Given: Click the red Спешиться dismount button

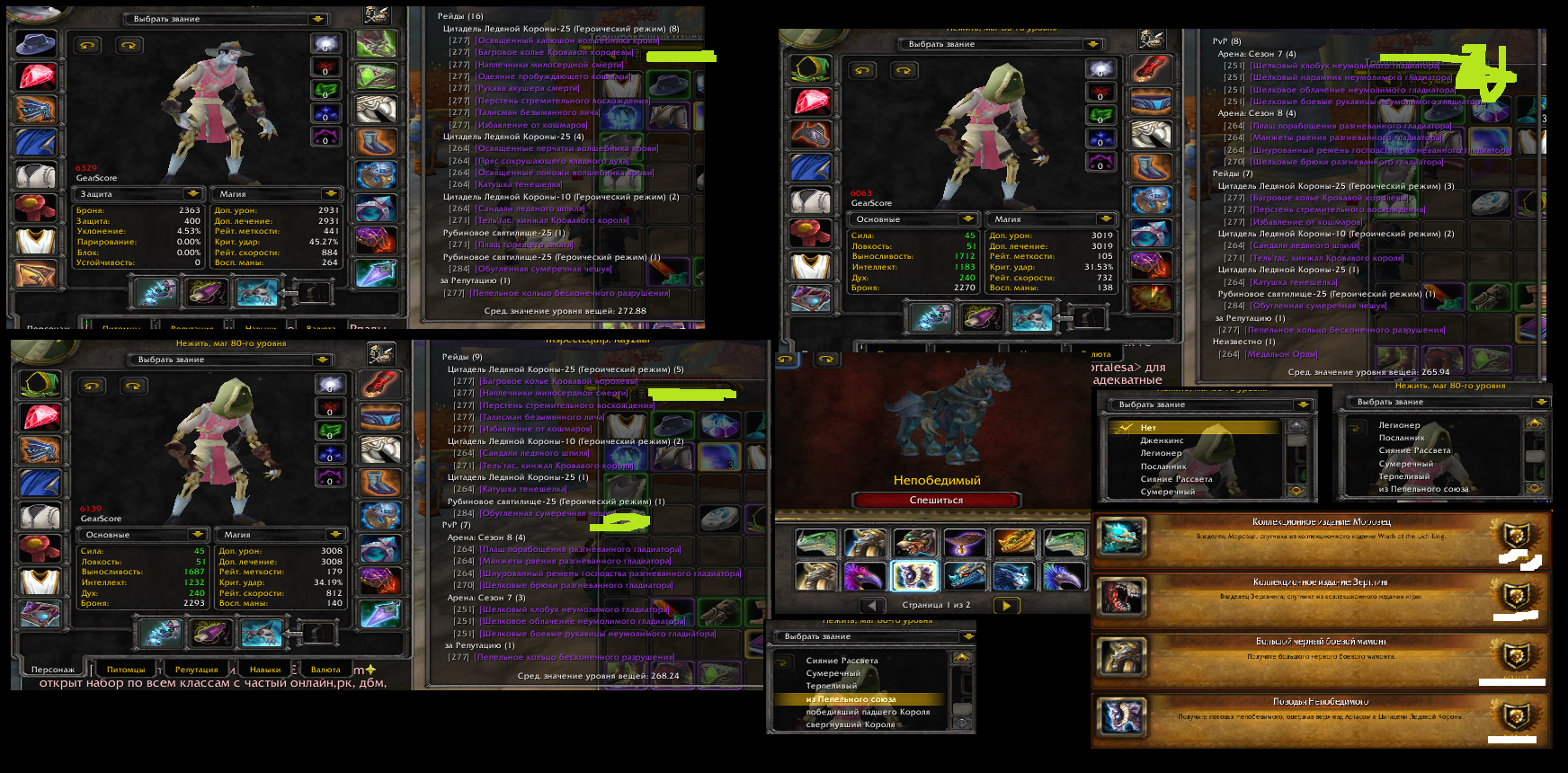Looking at the screenshot, I should 936,500.
